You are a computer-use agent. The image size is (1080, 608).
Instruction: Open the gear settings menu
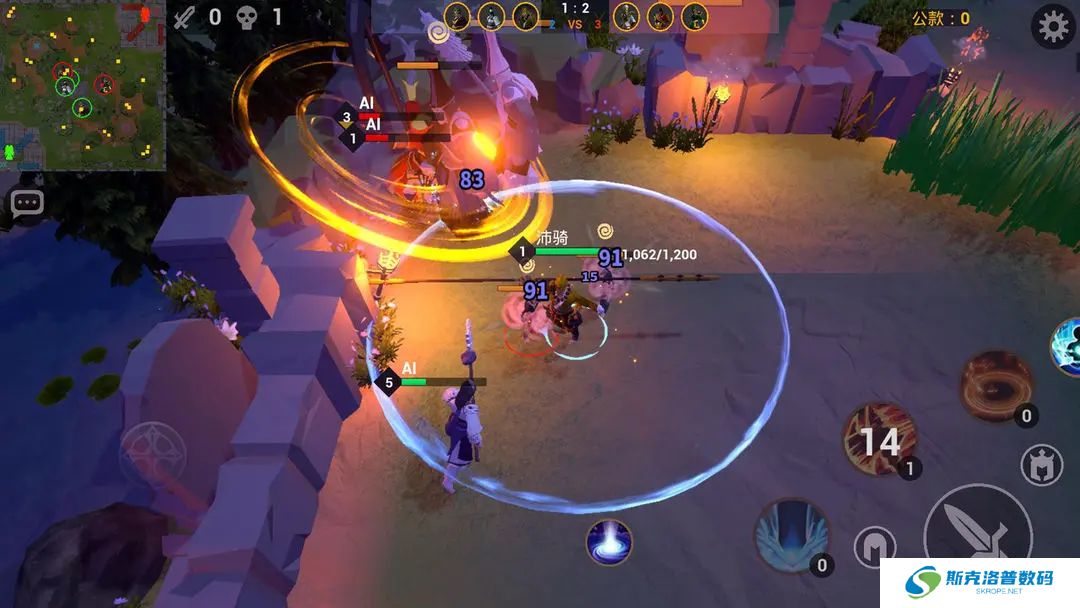pos(1053,27)
